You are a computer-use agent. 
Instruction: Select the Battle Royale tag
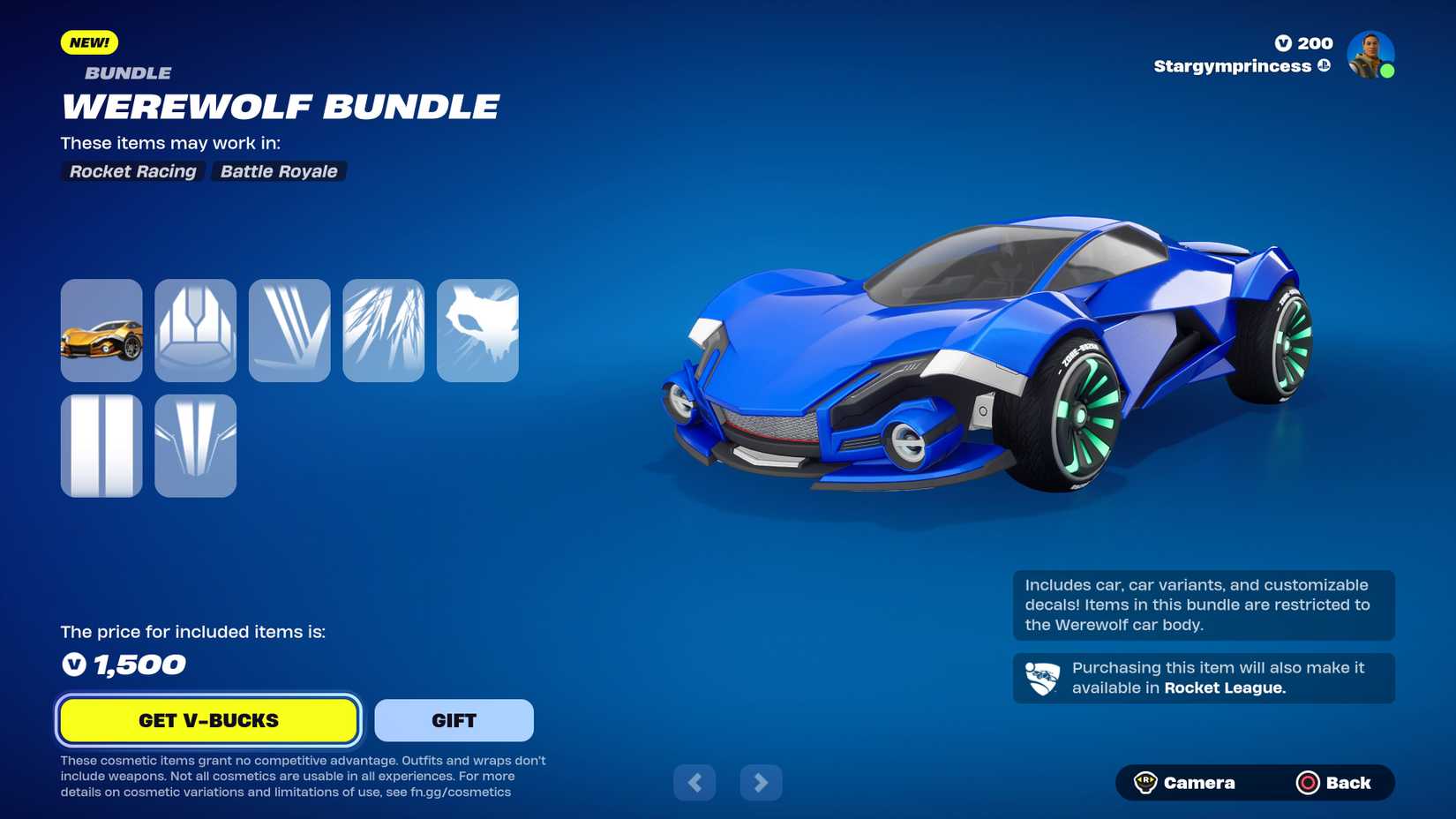[279, 171]
